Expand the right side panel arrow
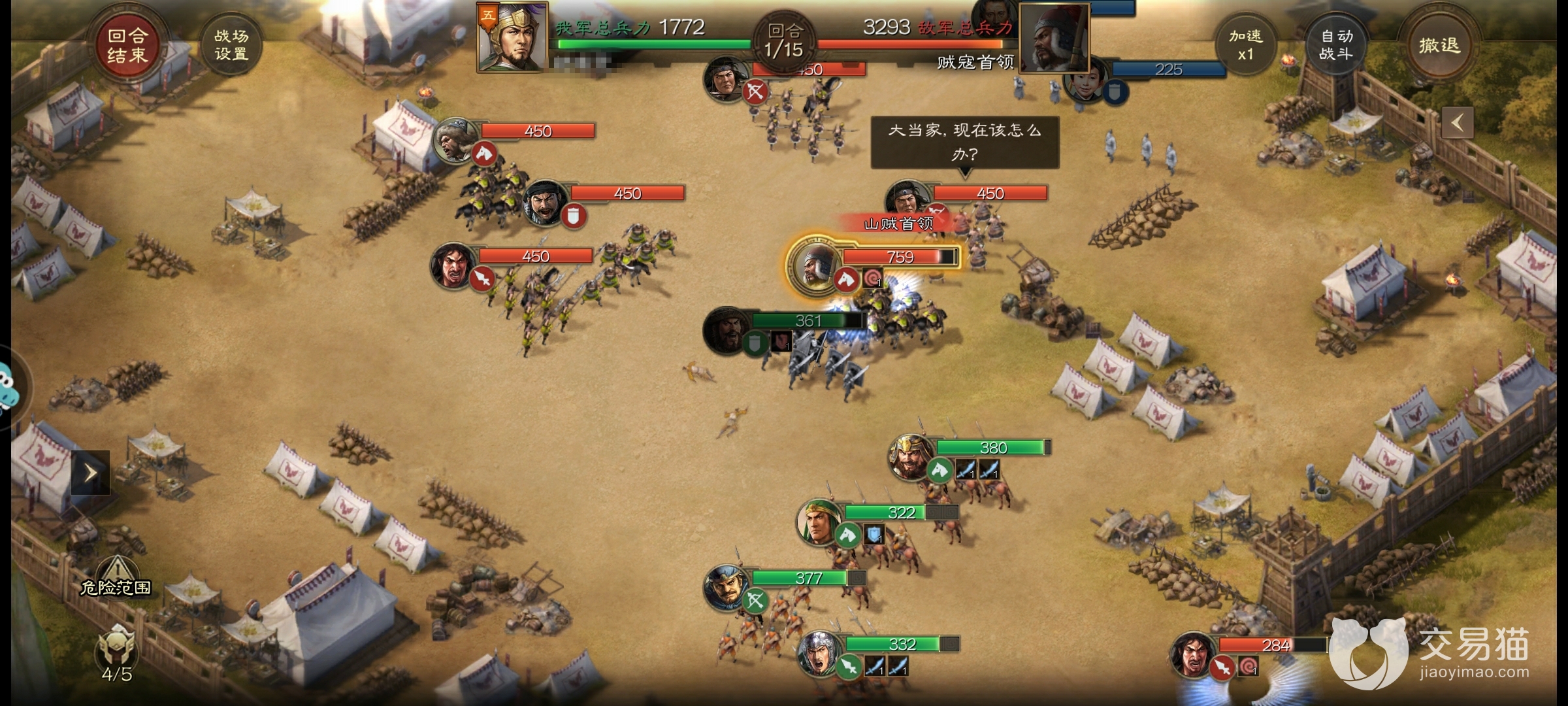Image resolution: width=1568 pixels, height=706 pixels. pos(1458,122)
